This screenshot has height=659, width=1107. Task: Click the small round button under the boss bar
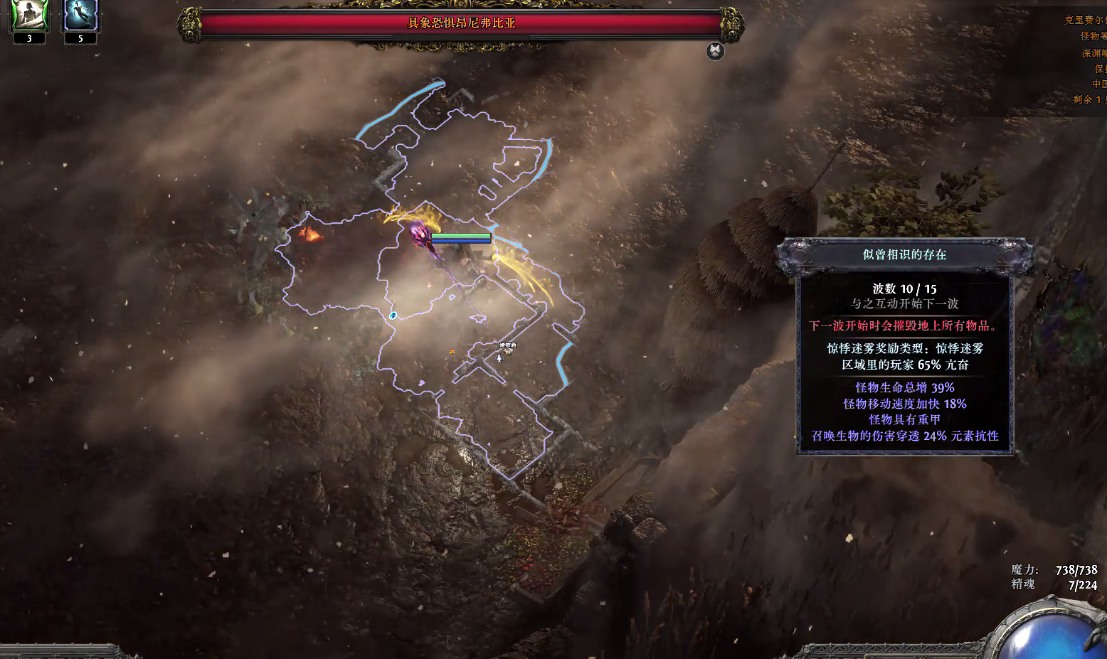point(715,51)
